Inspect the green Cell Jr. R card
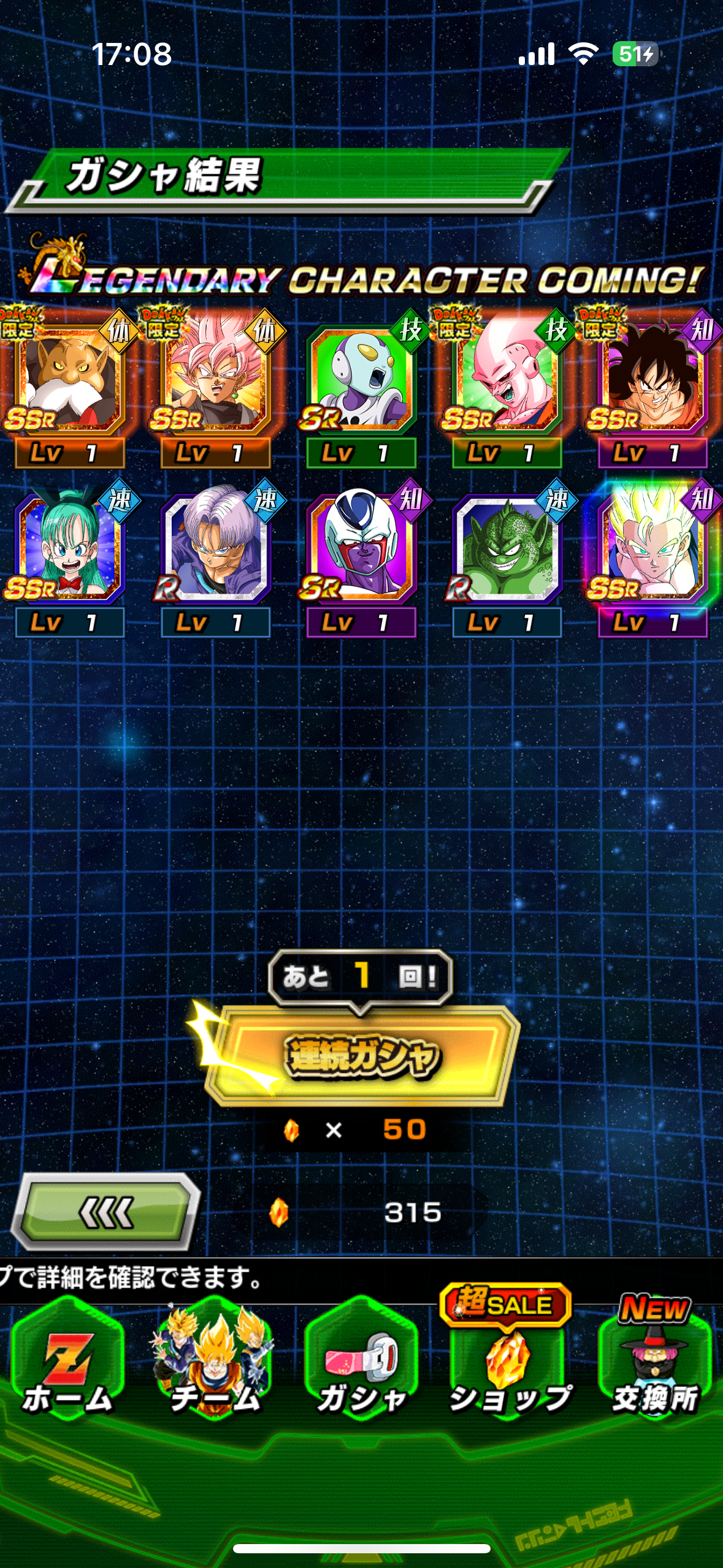 click(507, 549)
